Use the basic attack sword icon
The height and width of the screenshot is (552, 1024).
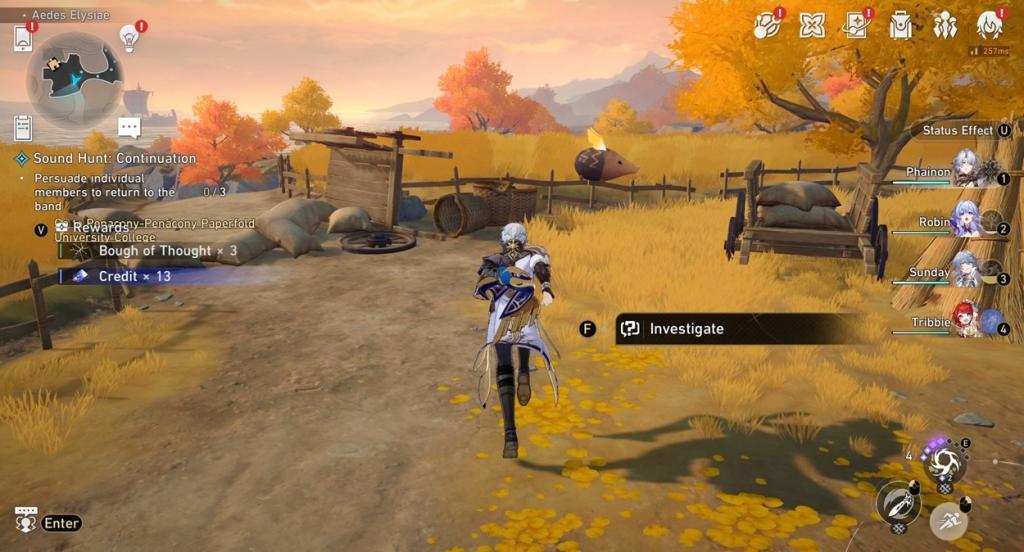click(897, 503)
